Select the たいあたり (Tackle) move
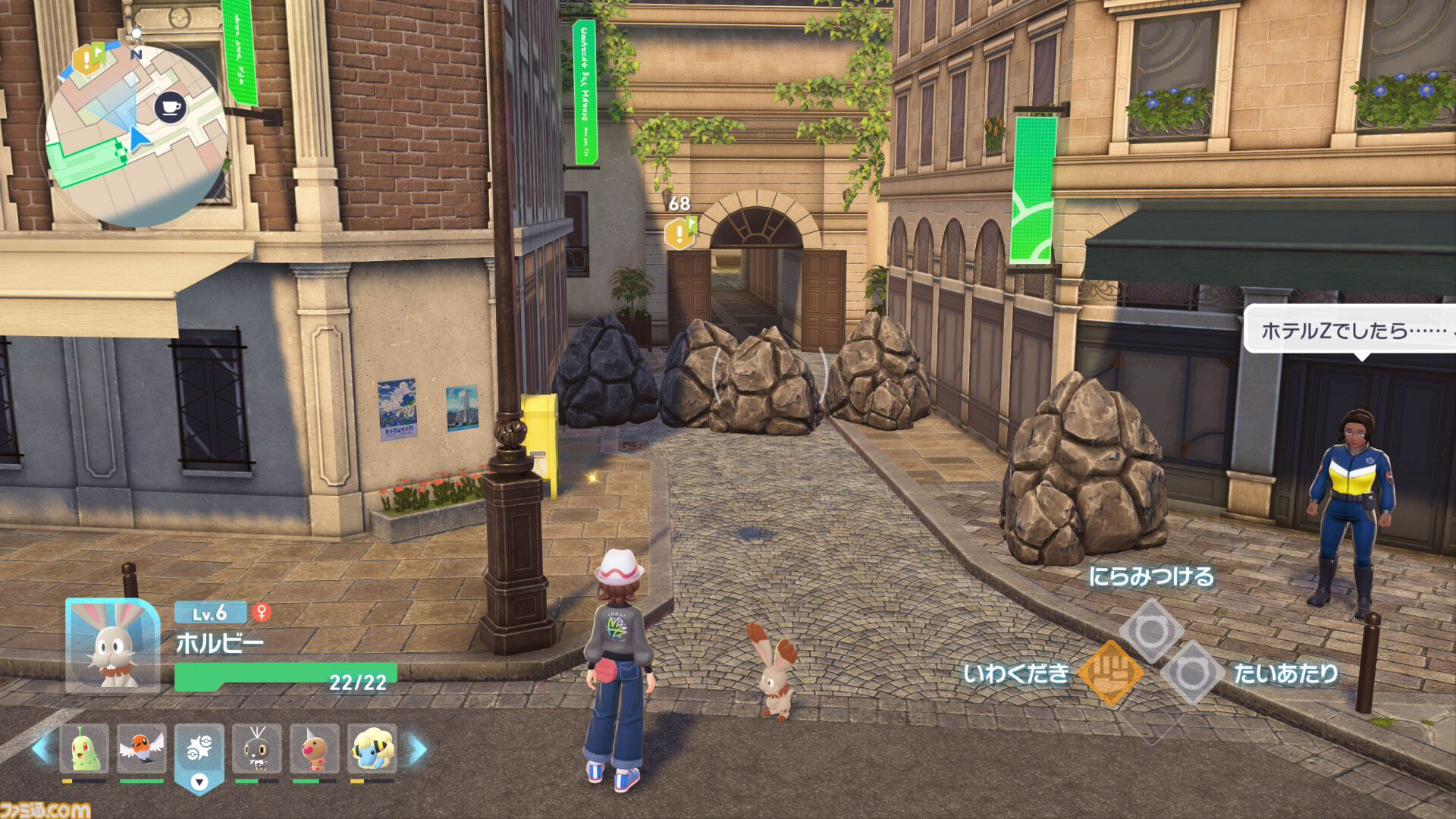This screenshot has width=1456, height=819. pos(1191,673)
